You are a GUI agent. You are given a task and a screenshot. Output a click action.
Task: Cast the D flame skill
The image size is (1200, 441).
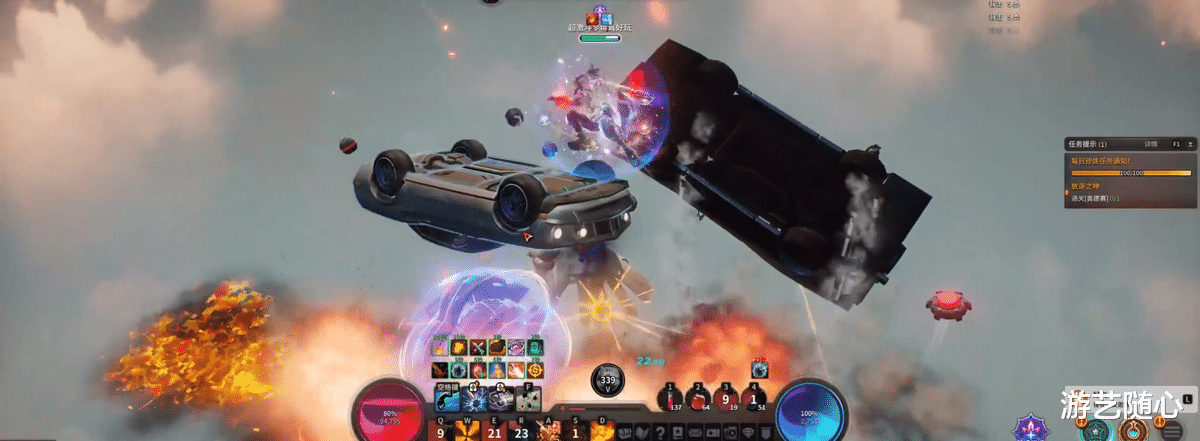tap(602, 430)
